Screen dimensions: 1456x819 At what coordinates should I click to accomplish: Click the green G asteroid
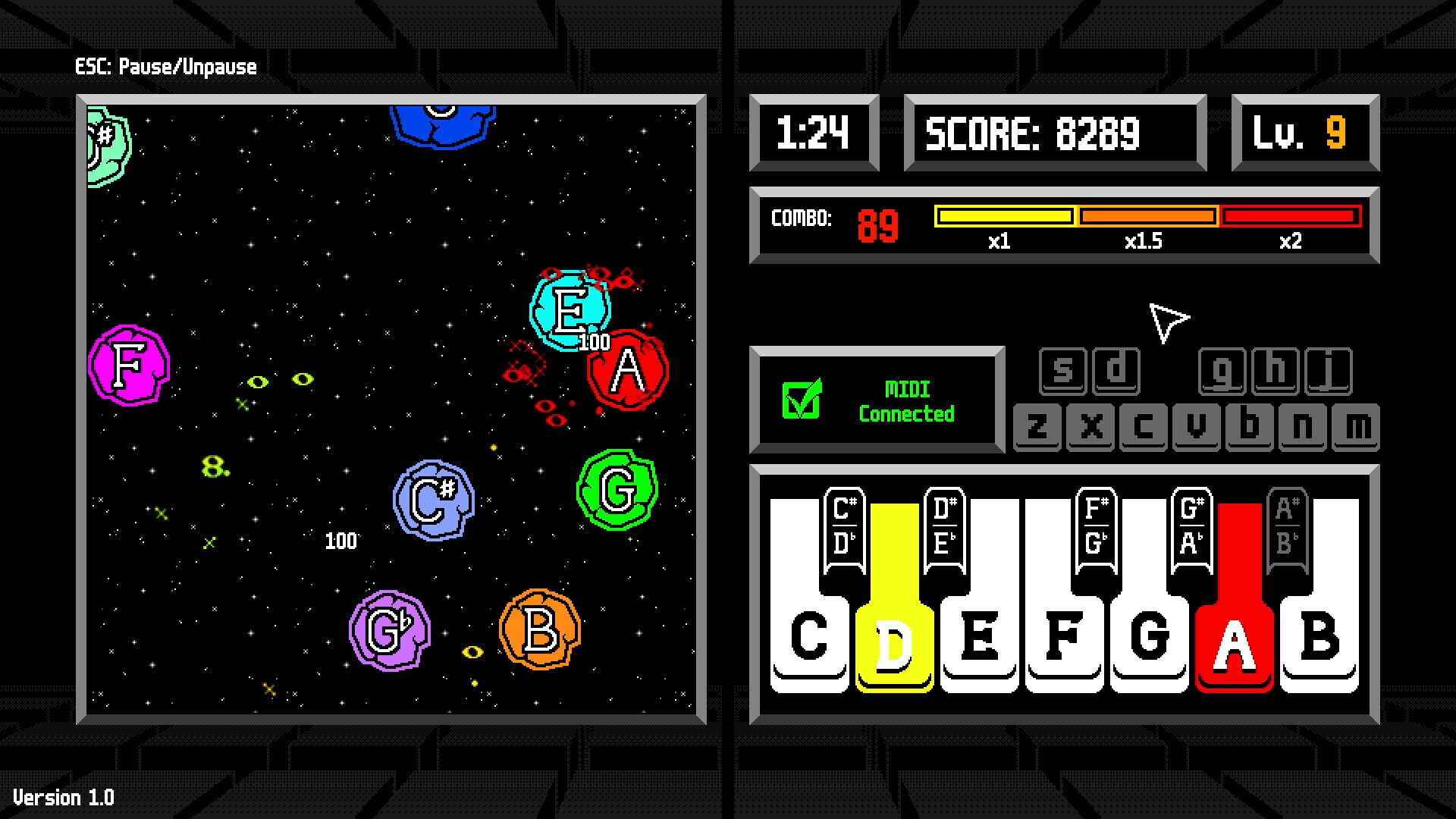click(x=617, y=489)
